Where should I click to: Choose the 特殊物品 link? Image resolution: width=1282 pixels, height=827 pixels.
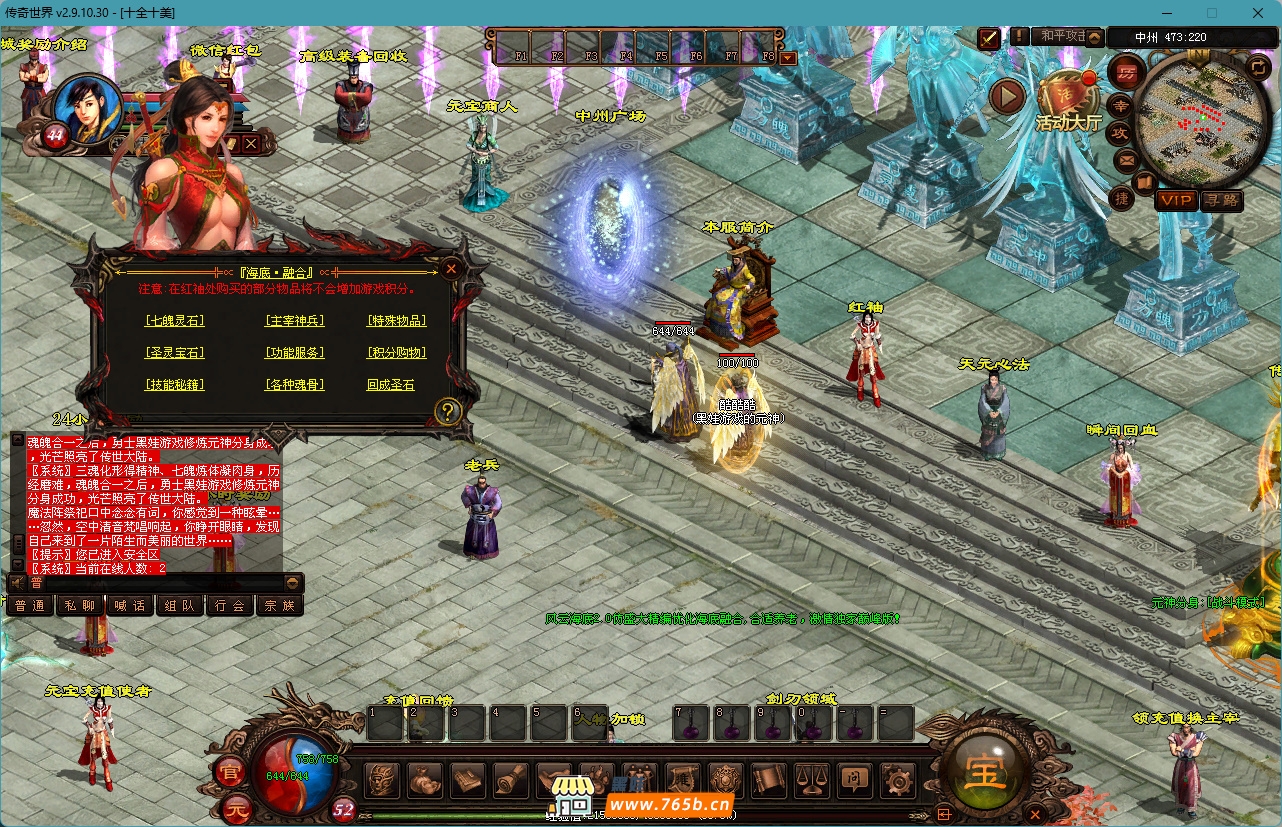click(x=396, y=321)
